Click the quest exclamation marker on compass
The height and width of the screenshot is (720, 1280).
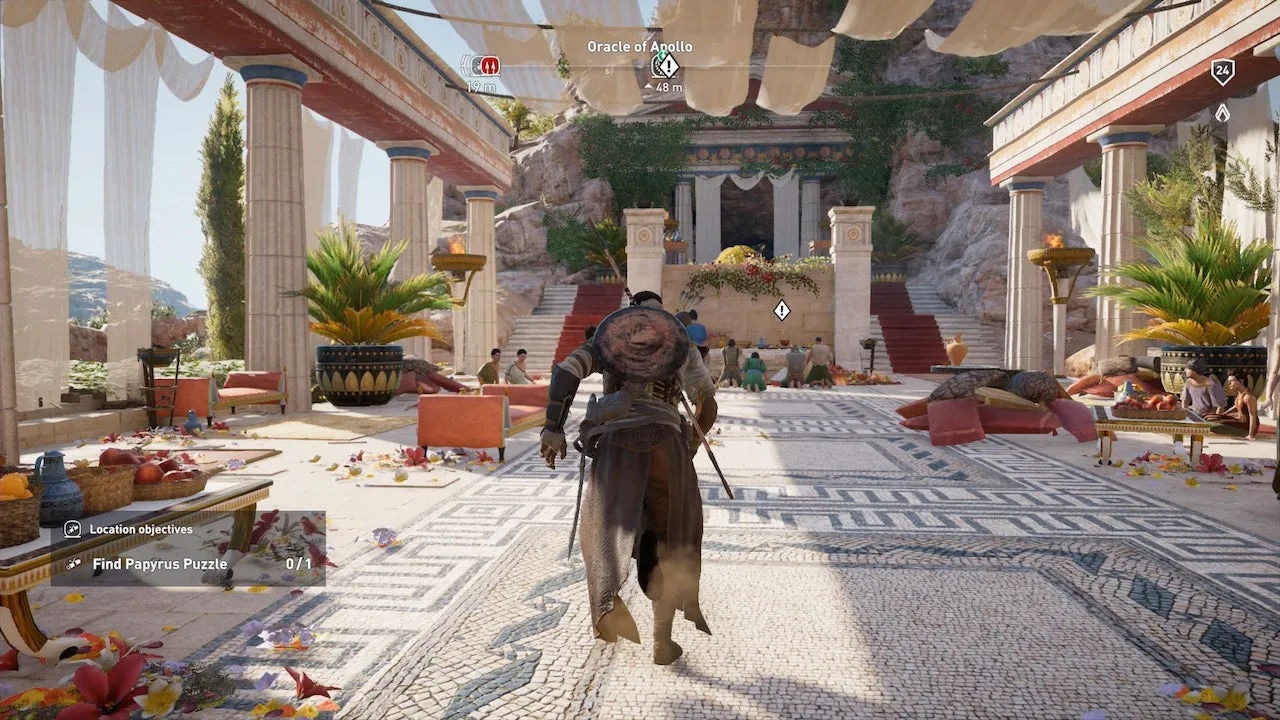click(x=666, y=65)
